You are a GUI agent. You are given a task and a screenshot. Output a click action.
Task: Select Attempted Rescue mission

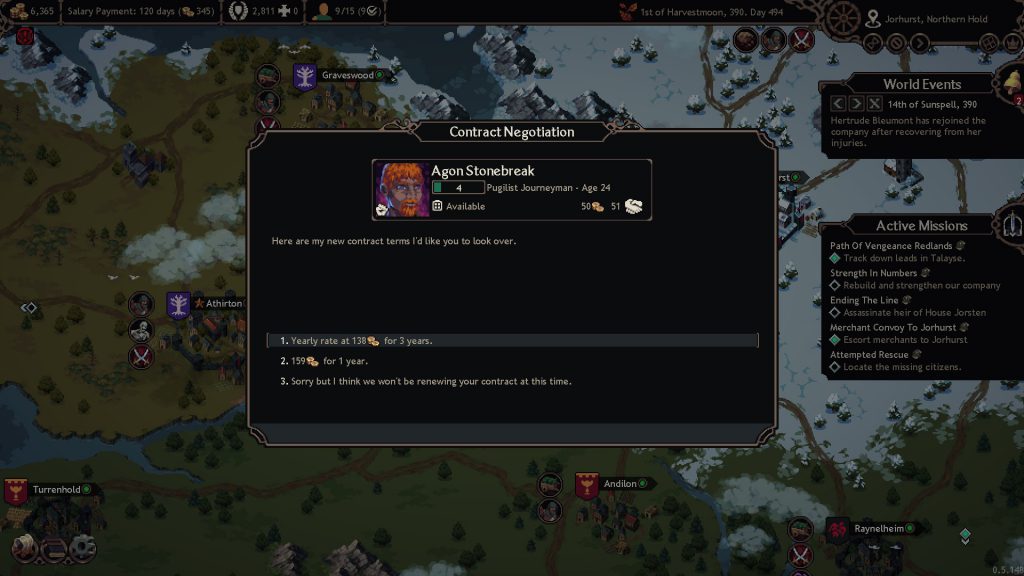(x=869, y=354)
